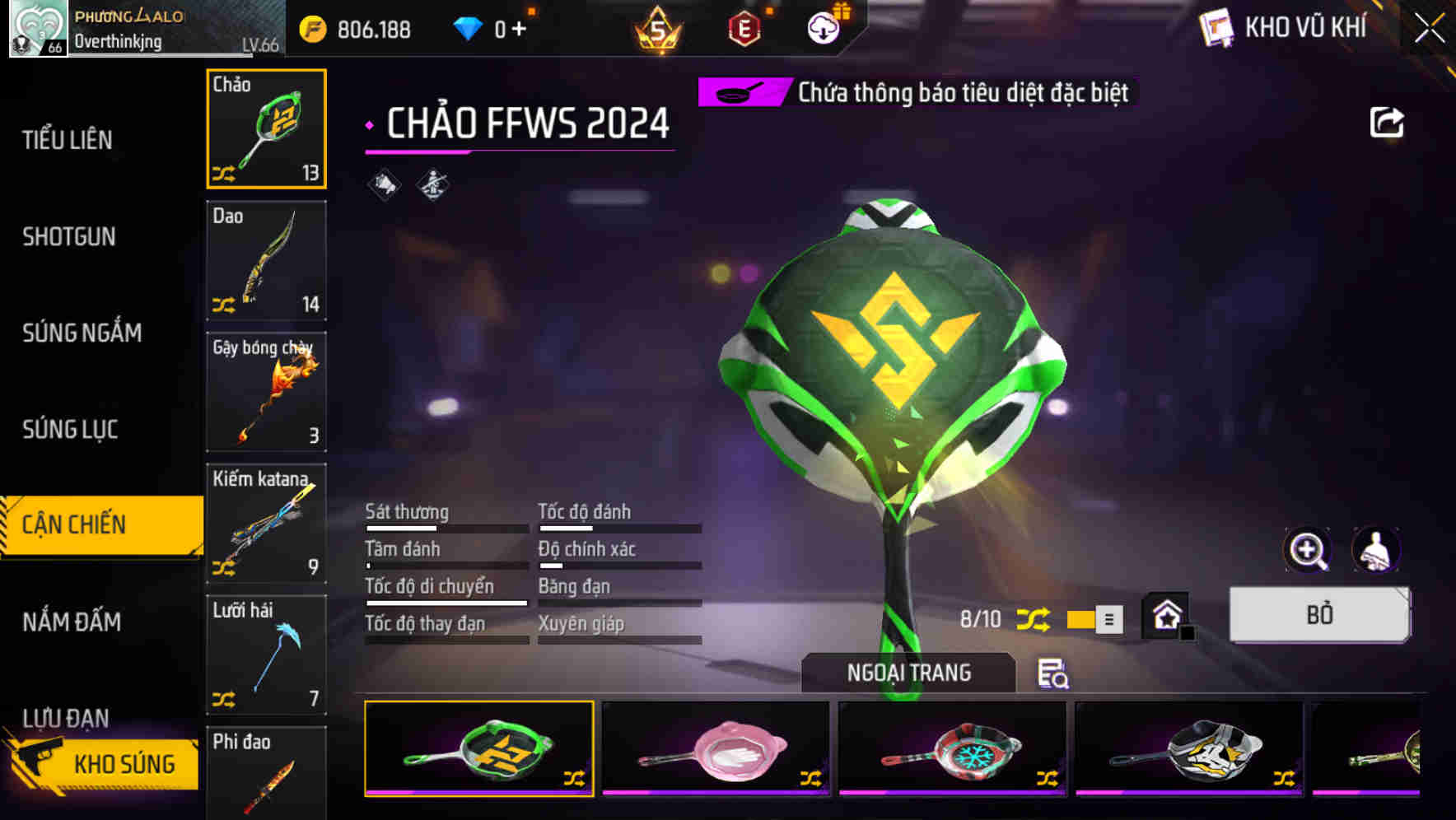Click the home with star favorite icon
Image resolution: width=1456 pixels, height=820 pixels.
click(x=1166, y=615)
